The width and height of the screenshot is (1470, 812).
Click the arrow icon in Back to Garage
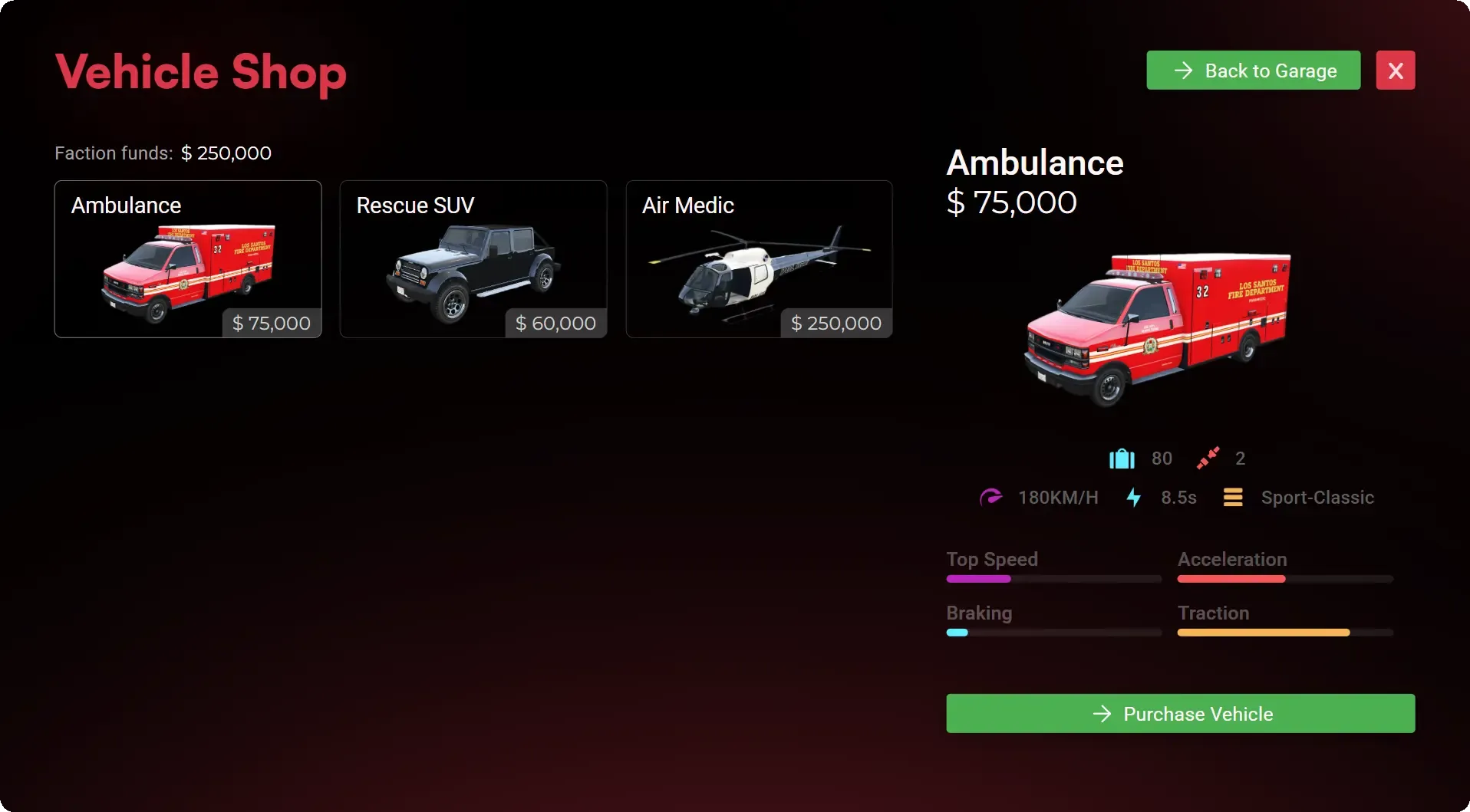tap(1182, 70)
